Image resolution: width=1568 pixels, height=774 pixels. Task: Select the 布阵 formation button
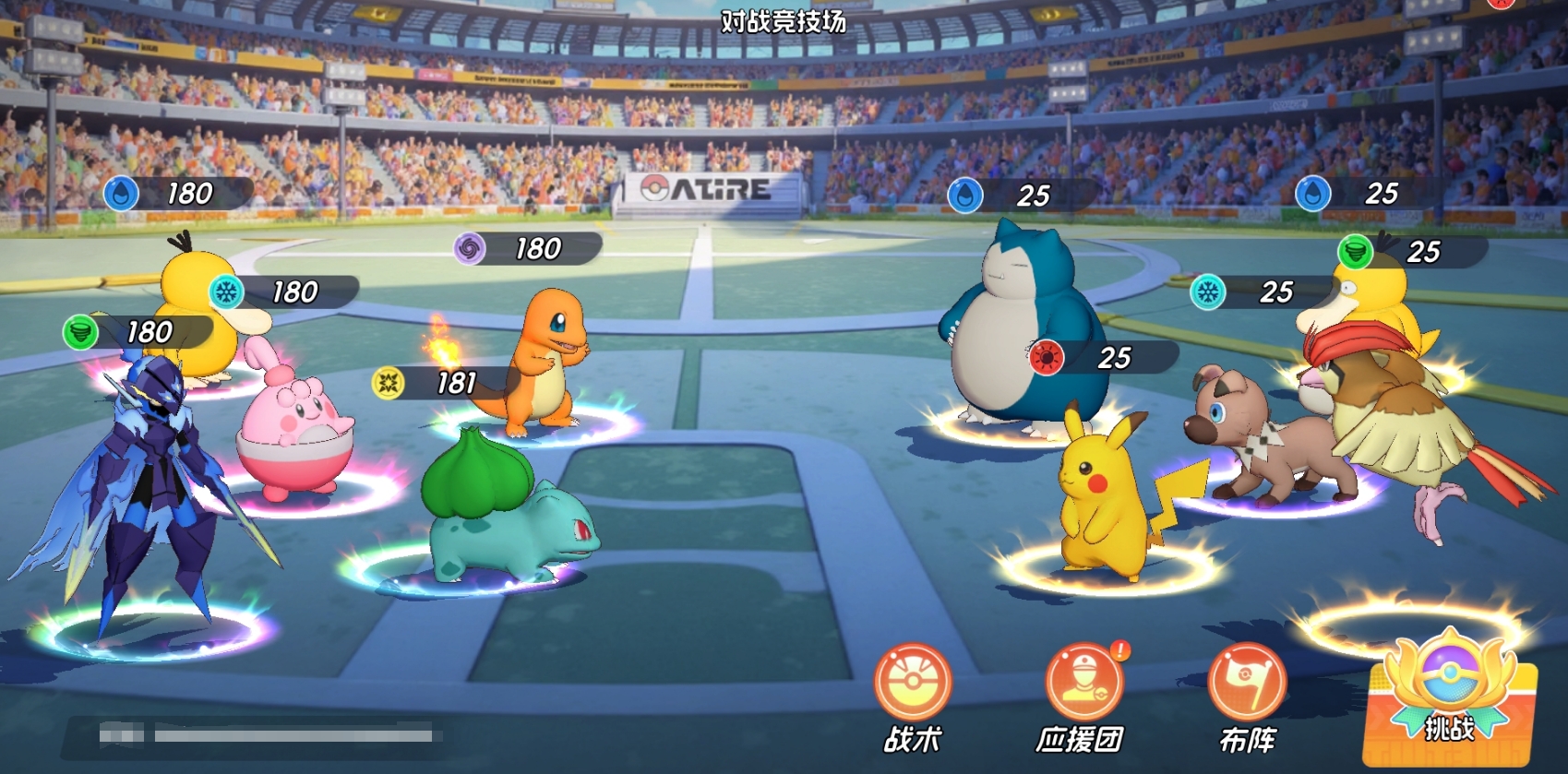point(1246,685)
